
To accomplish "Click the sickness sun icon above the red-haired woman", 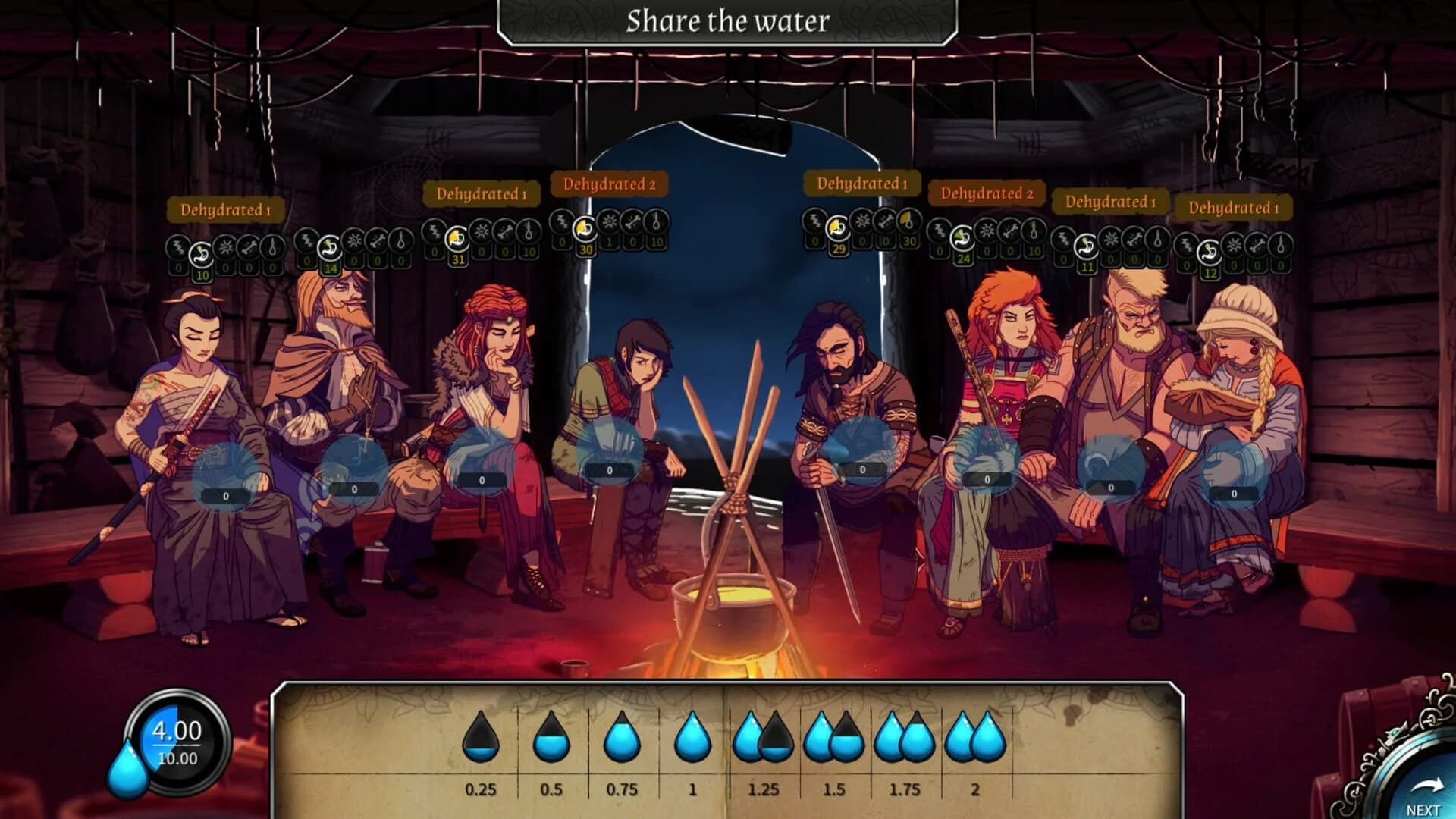I will pyautogui.click(x=480, y=232).
